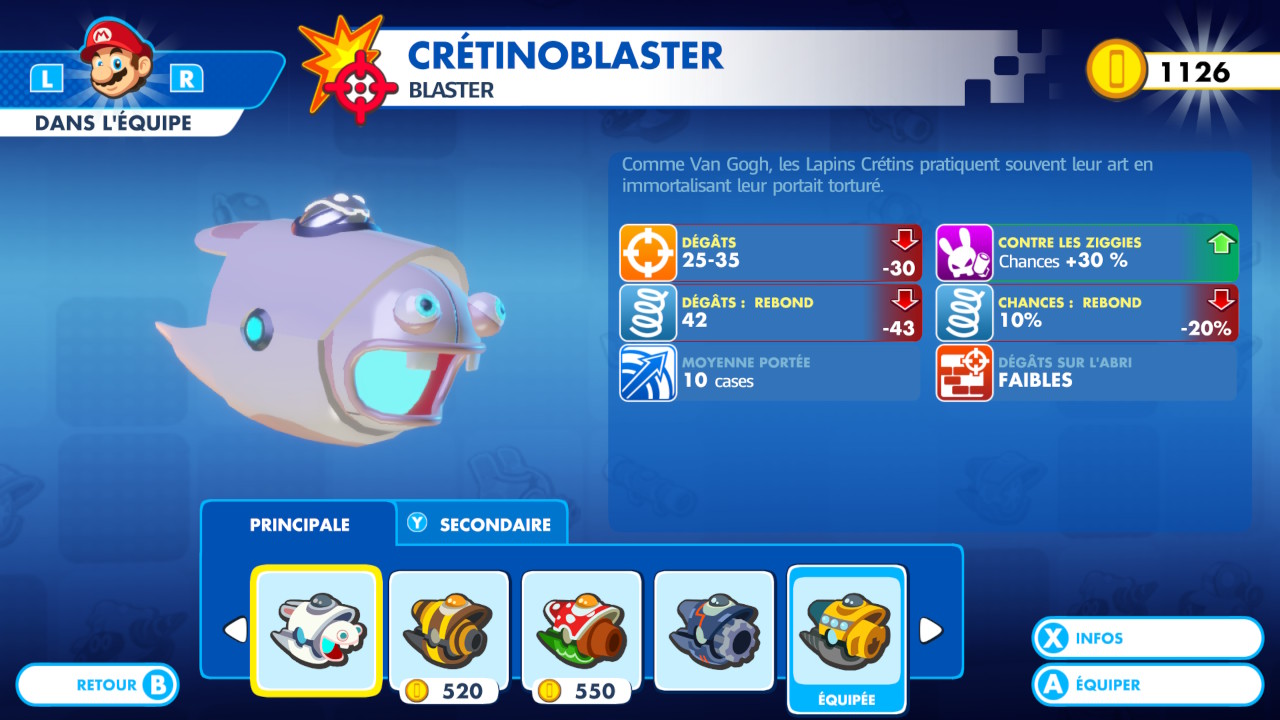The image size is (1280, 720).
Task: Pick the piranha plant blaster costing 550
Action: [x=582, y=630]
